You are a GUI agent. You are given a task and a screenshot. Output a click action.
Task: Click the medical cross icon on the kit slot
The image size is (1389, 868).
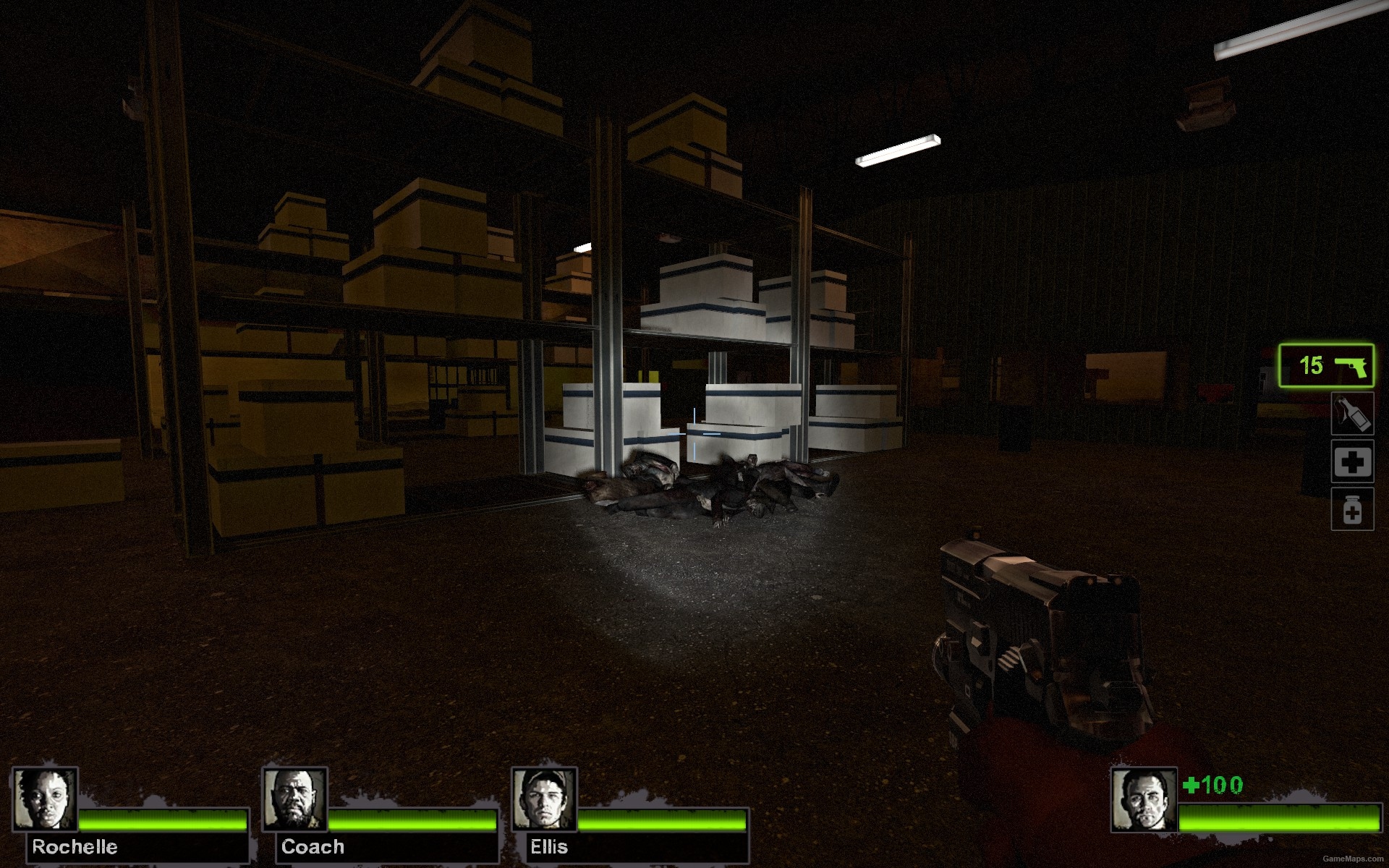(1351, 461)
